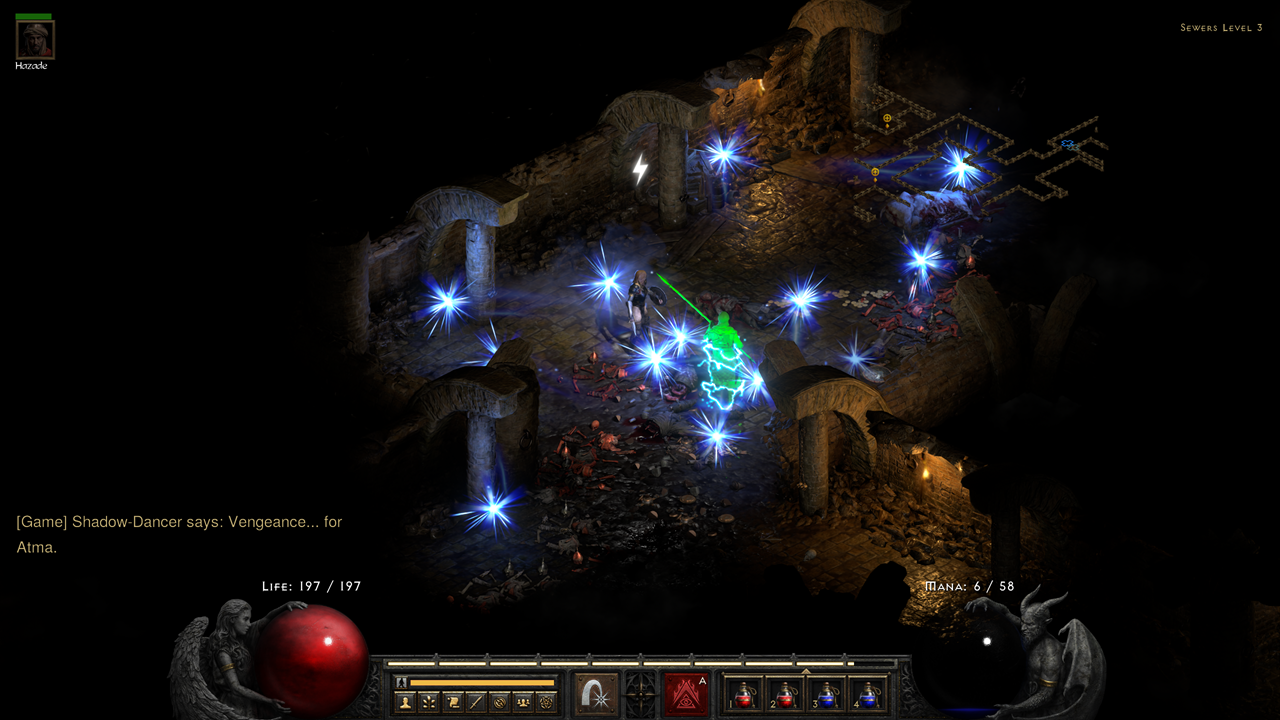Open the skill tree branch icon

pos(429,702)
